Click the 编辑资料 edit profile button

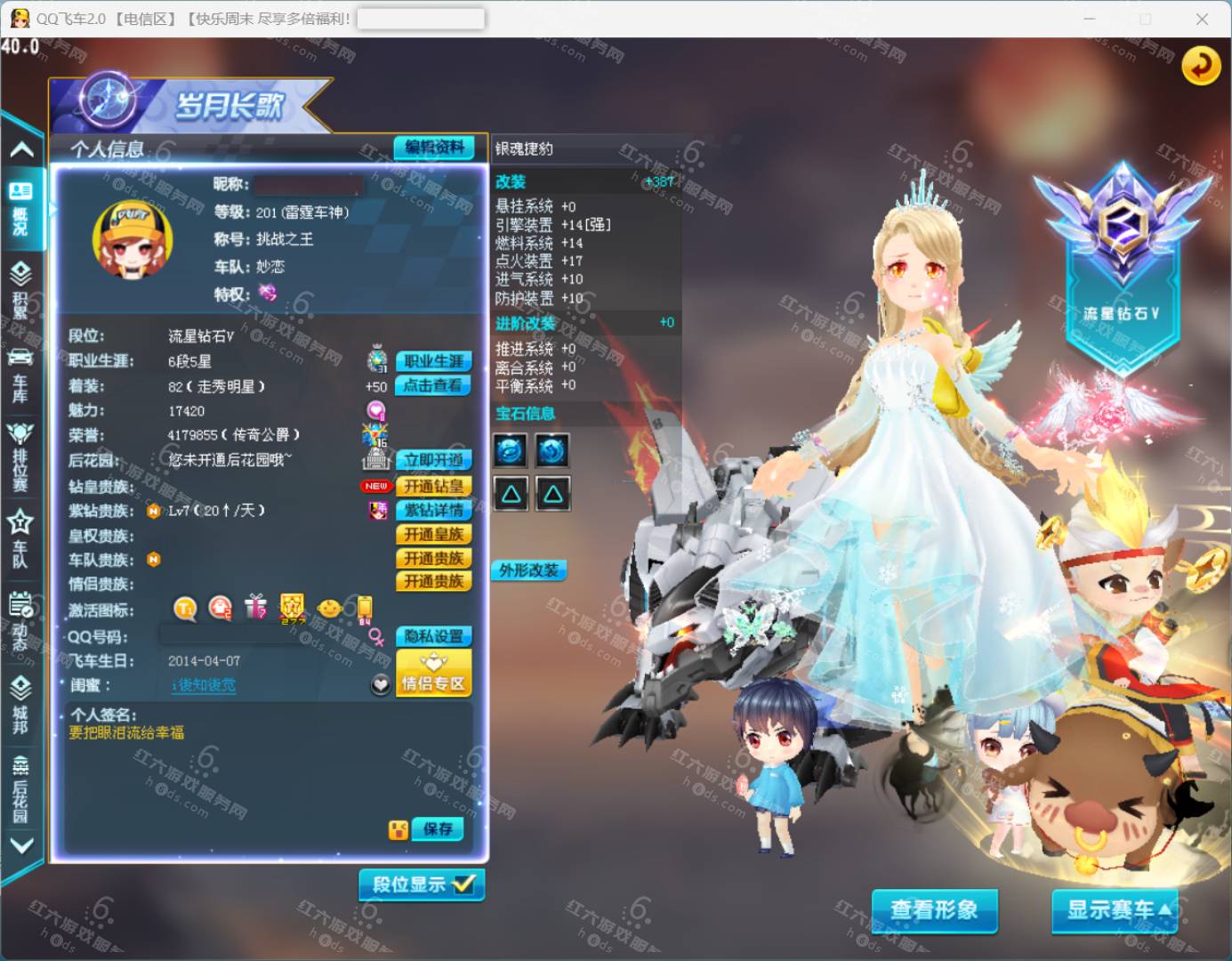(x=434, y=148)
